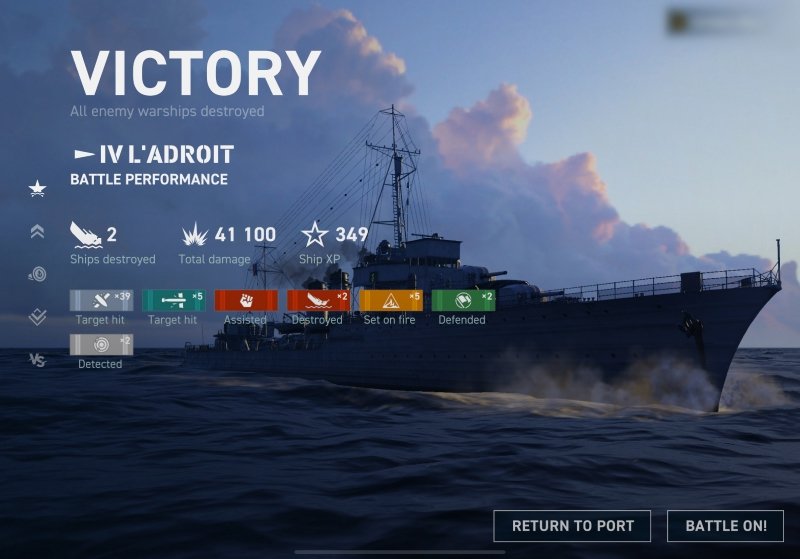Switch to the VS team results tab

[x=37, y=360]
